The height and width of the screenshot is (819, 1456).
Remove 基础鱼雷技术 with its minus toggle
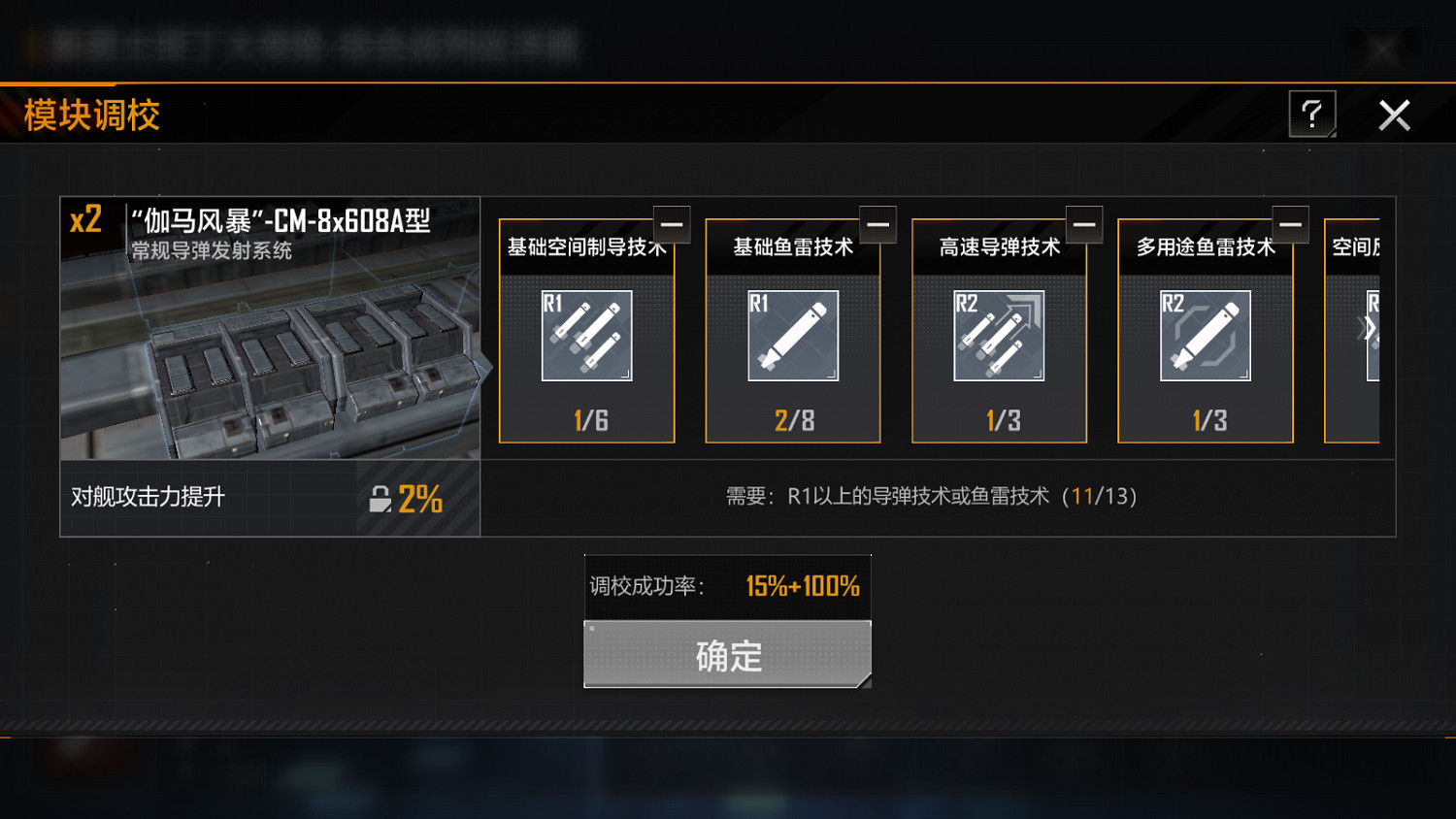(x=877, y=224)
